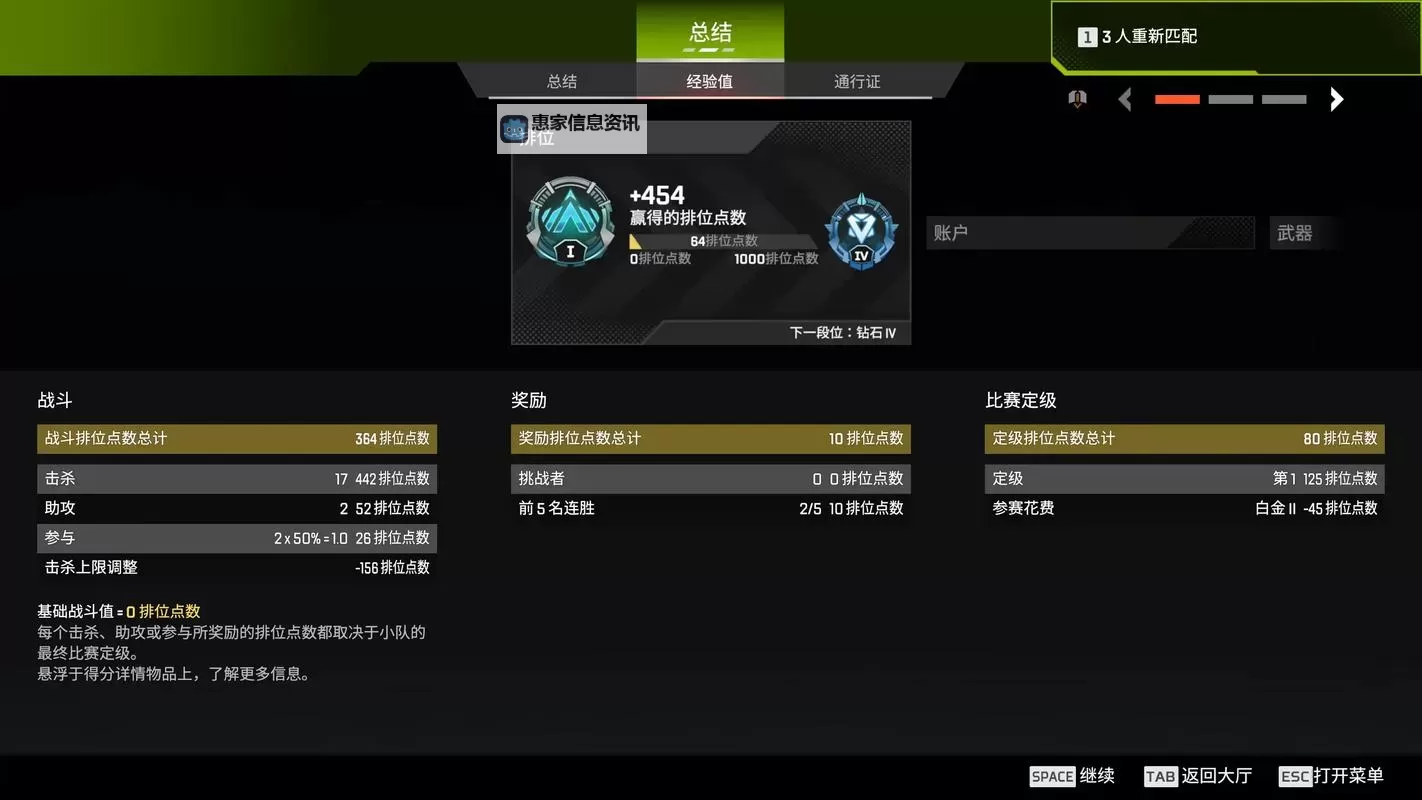Switch to the 总结 tab
The height and width of the screenshot is (800, 1422).
[561, 81]
